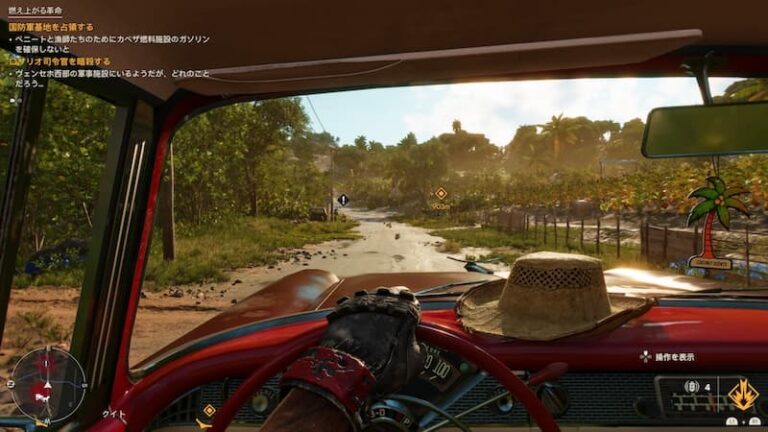Click the orange diamond waypoint marker on the road
Screen dimensions: 768x432
[x=440, y=193]
